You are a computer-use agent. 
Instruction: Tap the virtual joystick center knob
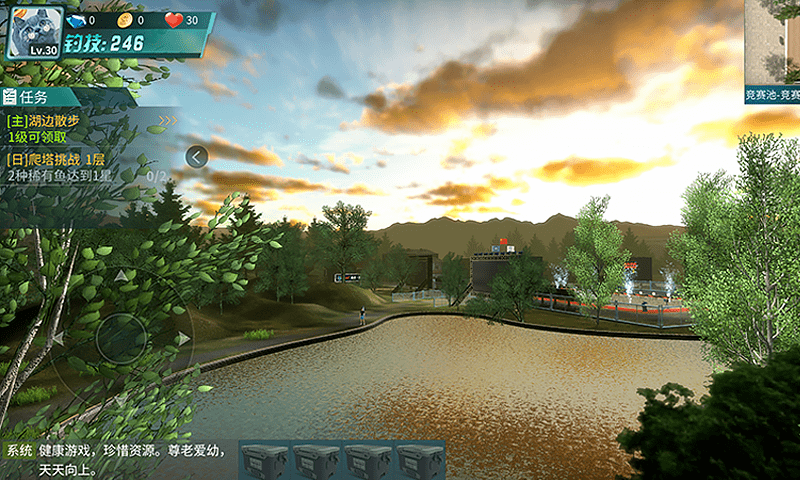[122, 337]
